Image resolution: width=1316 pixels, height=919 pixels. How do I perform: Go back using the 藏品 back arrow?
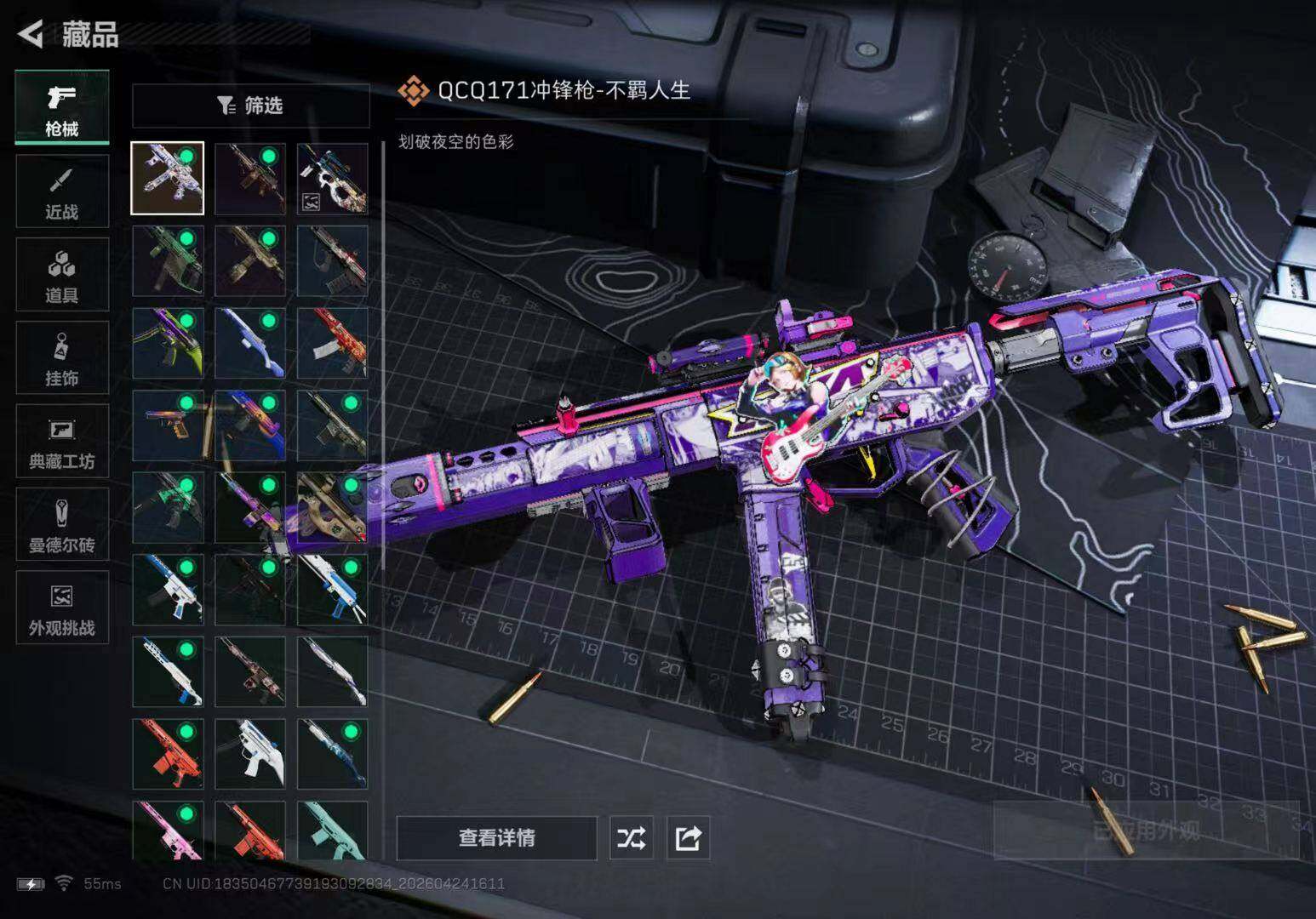click(31, 34)
